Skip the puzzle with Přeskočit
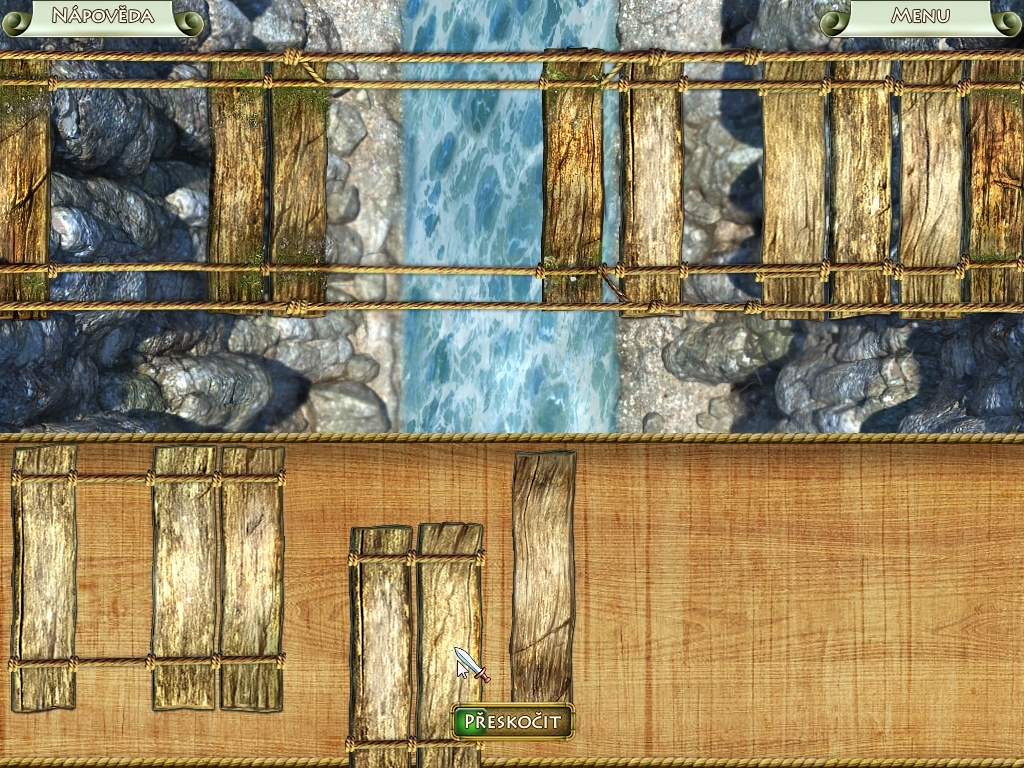Screen dimensions: 1024x768 [513, 721]
